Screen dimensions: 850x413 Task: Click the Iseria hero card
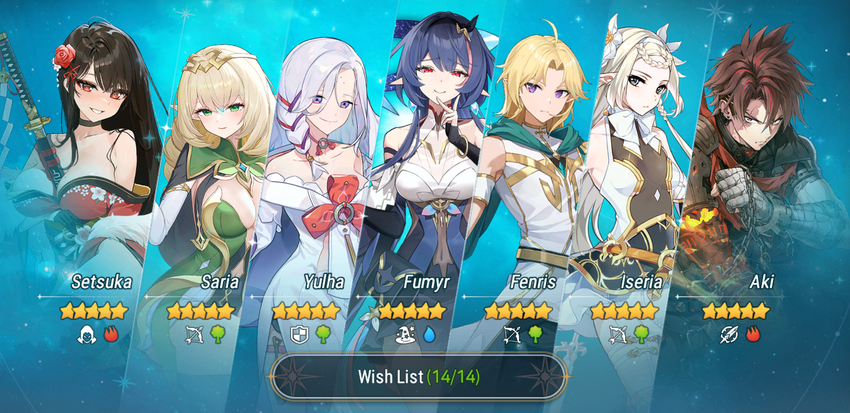[630, 180]
